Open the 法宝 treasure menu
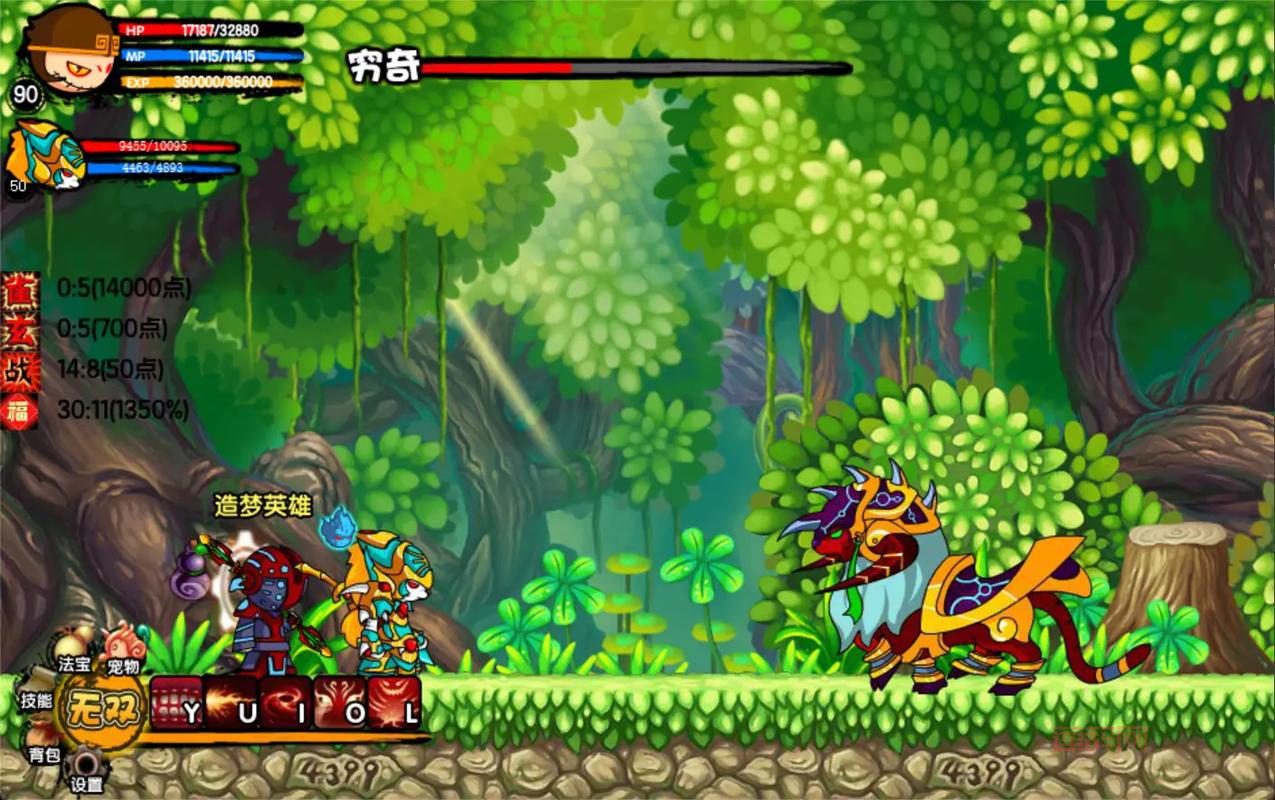 coord(73,652)
